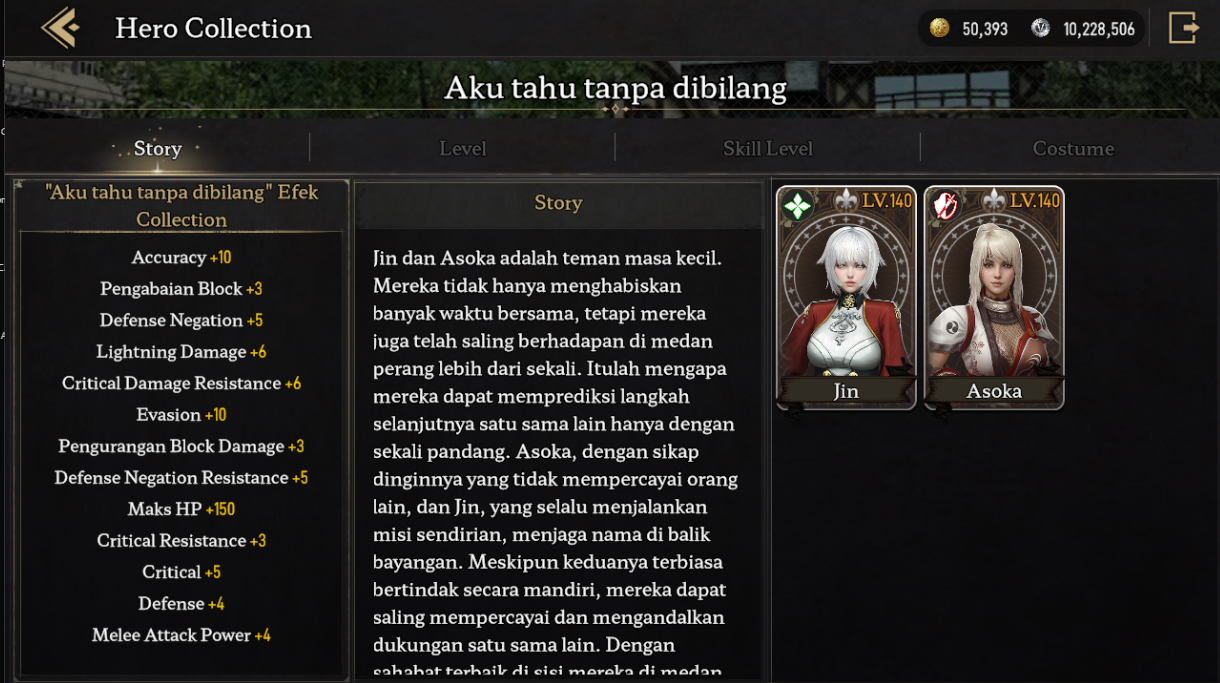Select the Jin hero card
This screenshot has height=683, width=1220.
click(846, 298)
